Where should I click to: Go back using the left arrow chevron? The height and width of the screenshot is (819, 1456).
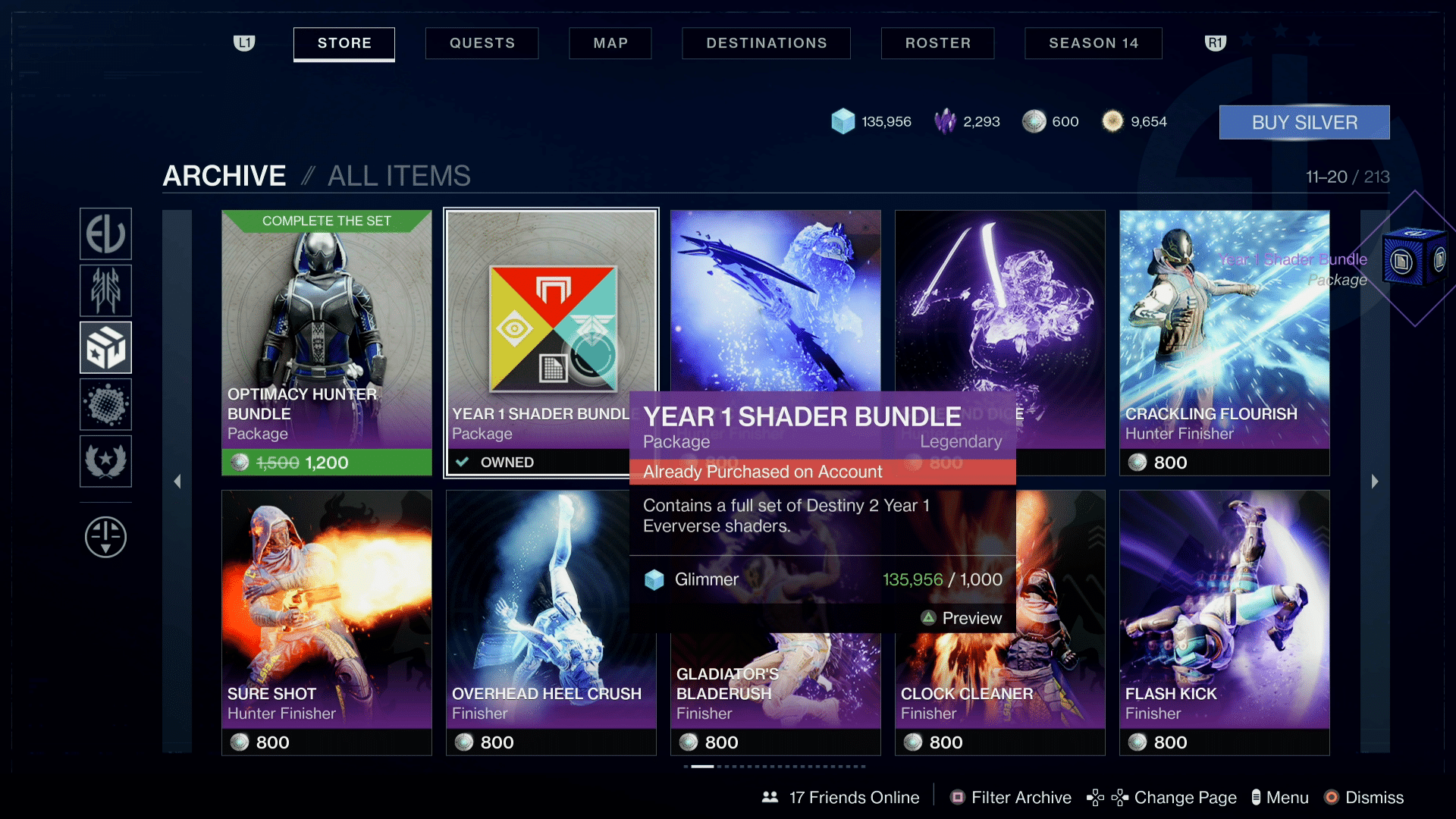(177, 481)
